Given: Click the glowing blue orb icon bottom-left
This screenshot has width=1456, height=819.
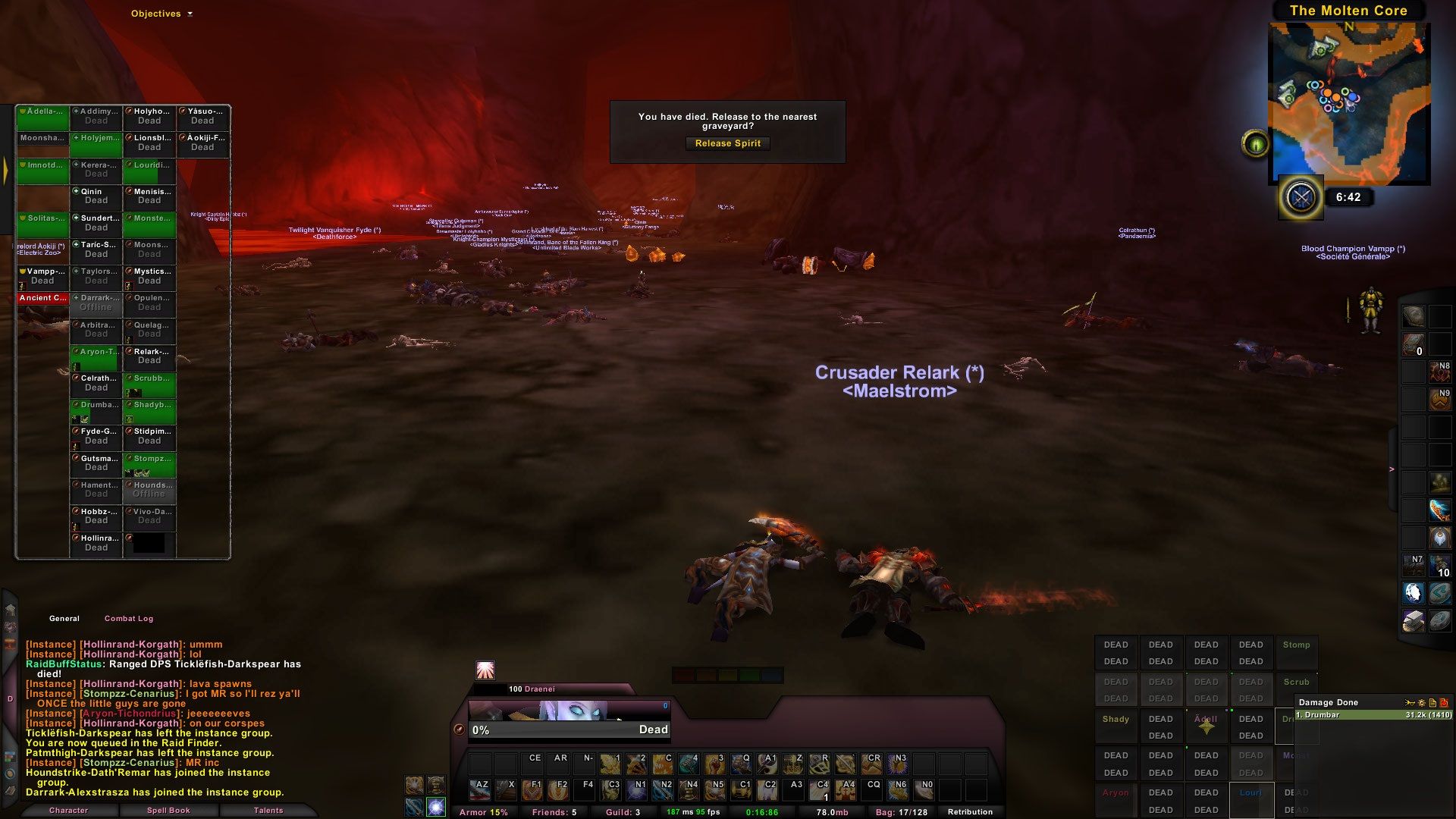Looking at the screenshot, I should pyautogui.click(x=435, y=807).
